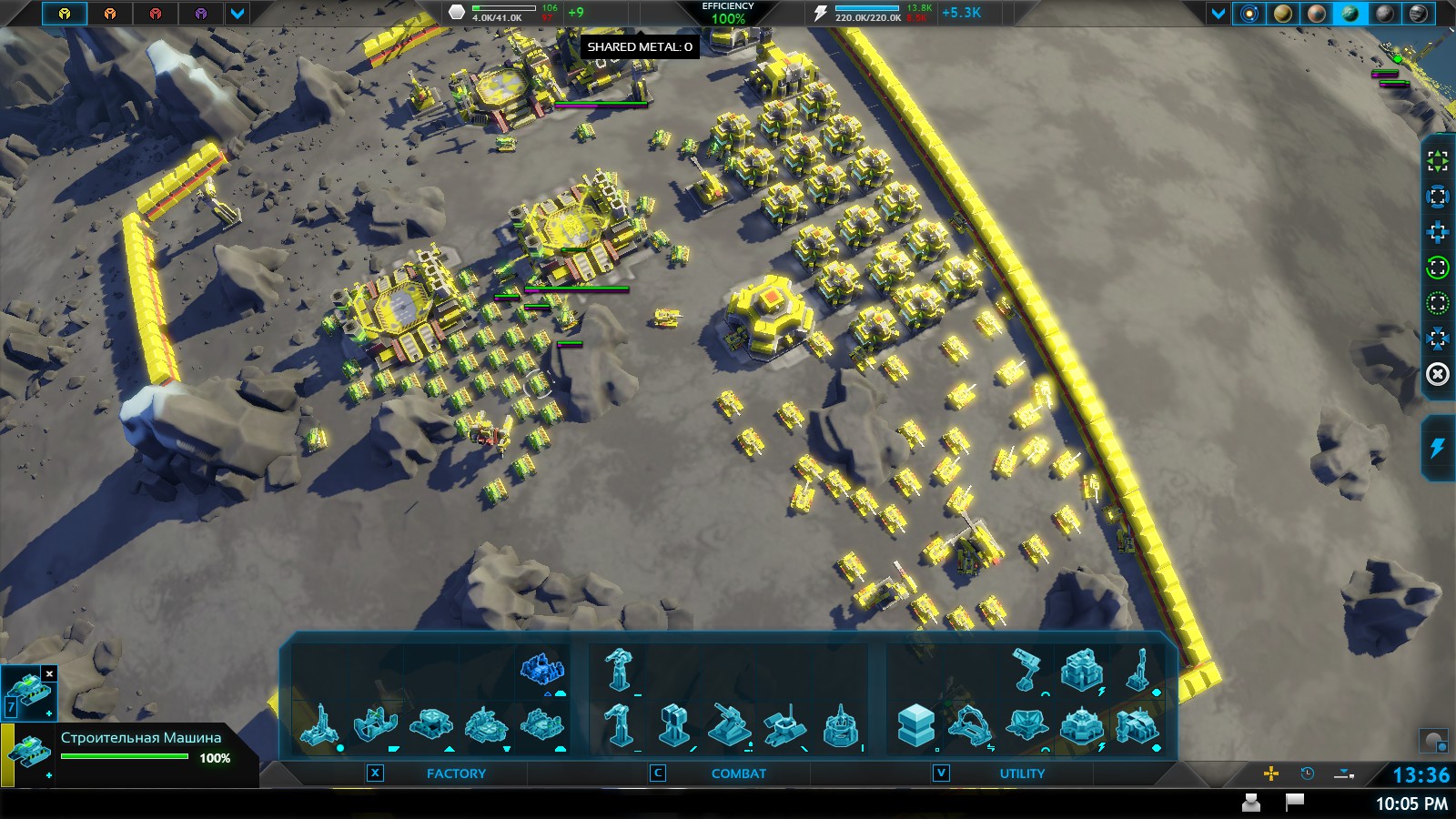The width and height of the screenshot is (1456, 819).
Task: Expand the player list dropdown arrow
Action: point(238,14)
